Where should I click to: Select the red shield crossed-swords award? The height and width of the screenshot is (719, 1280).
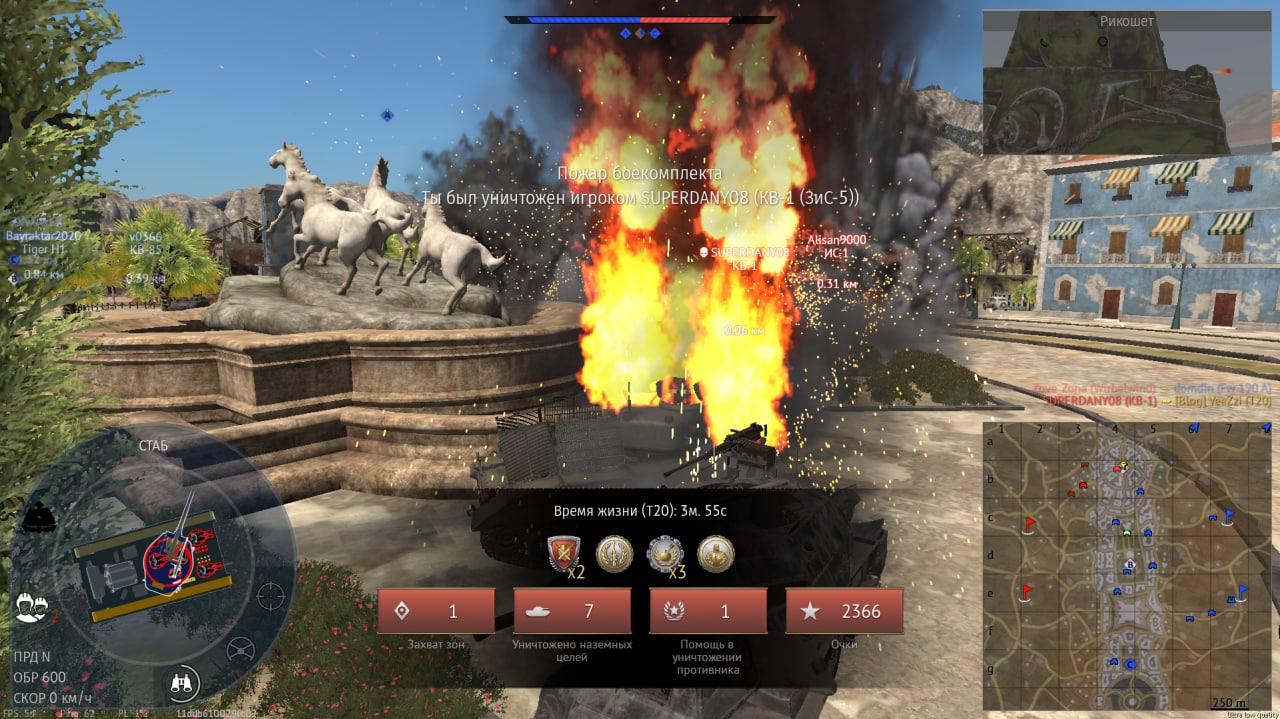tap(565, 554)
